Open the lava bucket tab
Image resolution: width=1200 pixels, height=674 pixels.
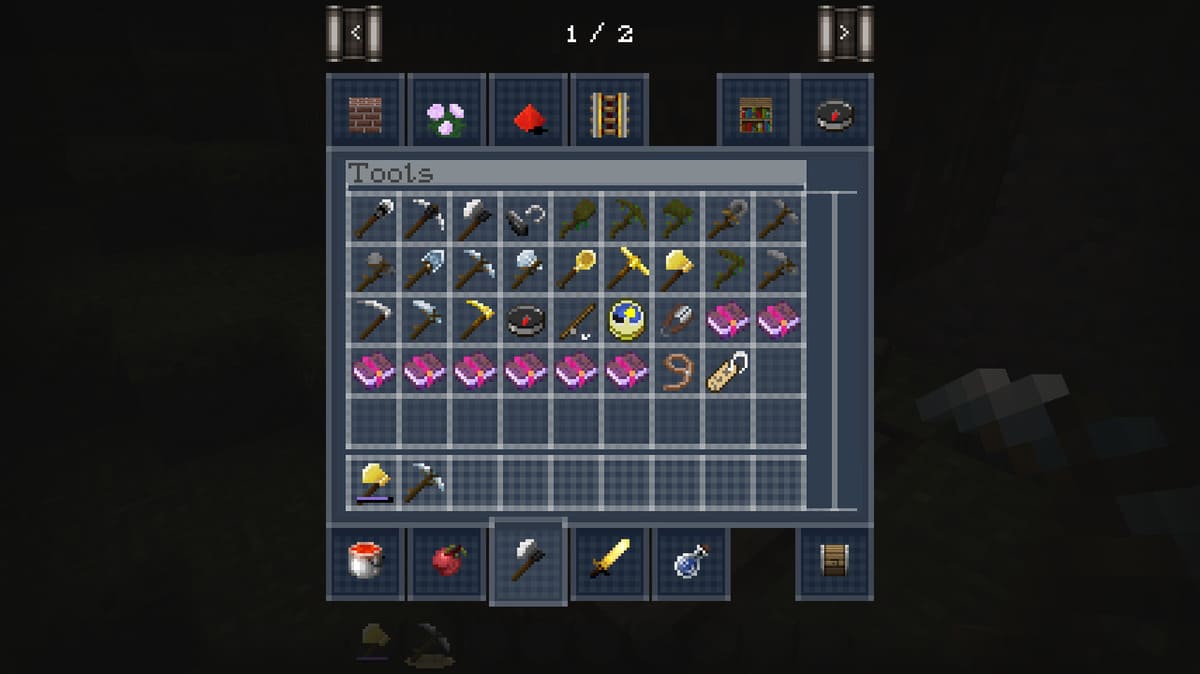(365, 561)
